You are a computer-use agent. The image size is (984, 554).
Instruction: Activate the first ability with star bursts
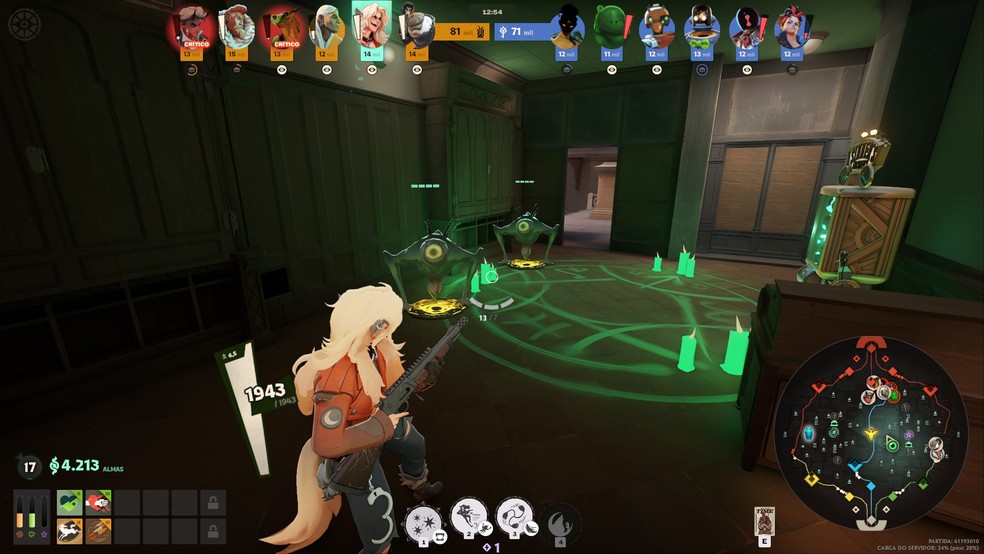pyautogui.click(x=422, y=519)
